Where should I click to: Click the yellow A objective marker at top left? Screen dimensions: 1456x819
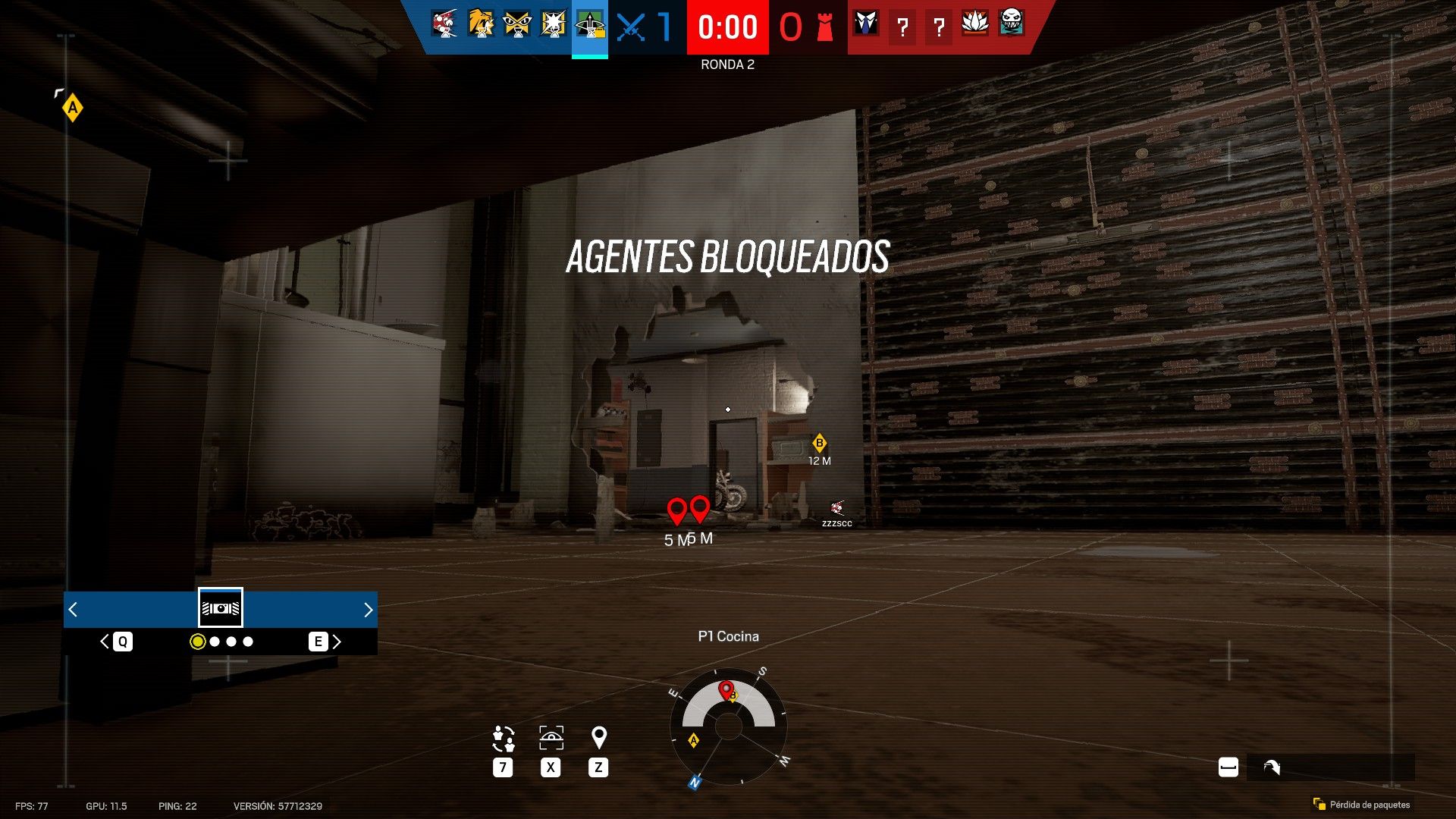[x=73, y=108]
